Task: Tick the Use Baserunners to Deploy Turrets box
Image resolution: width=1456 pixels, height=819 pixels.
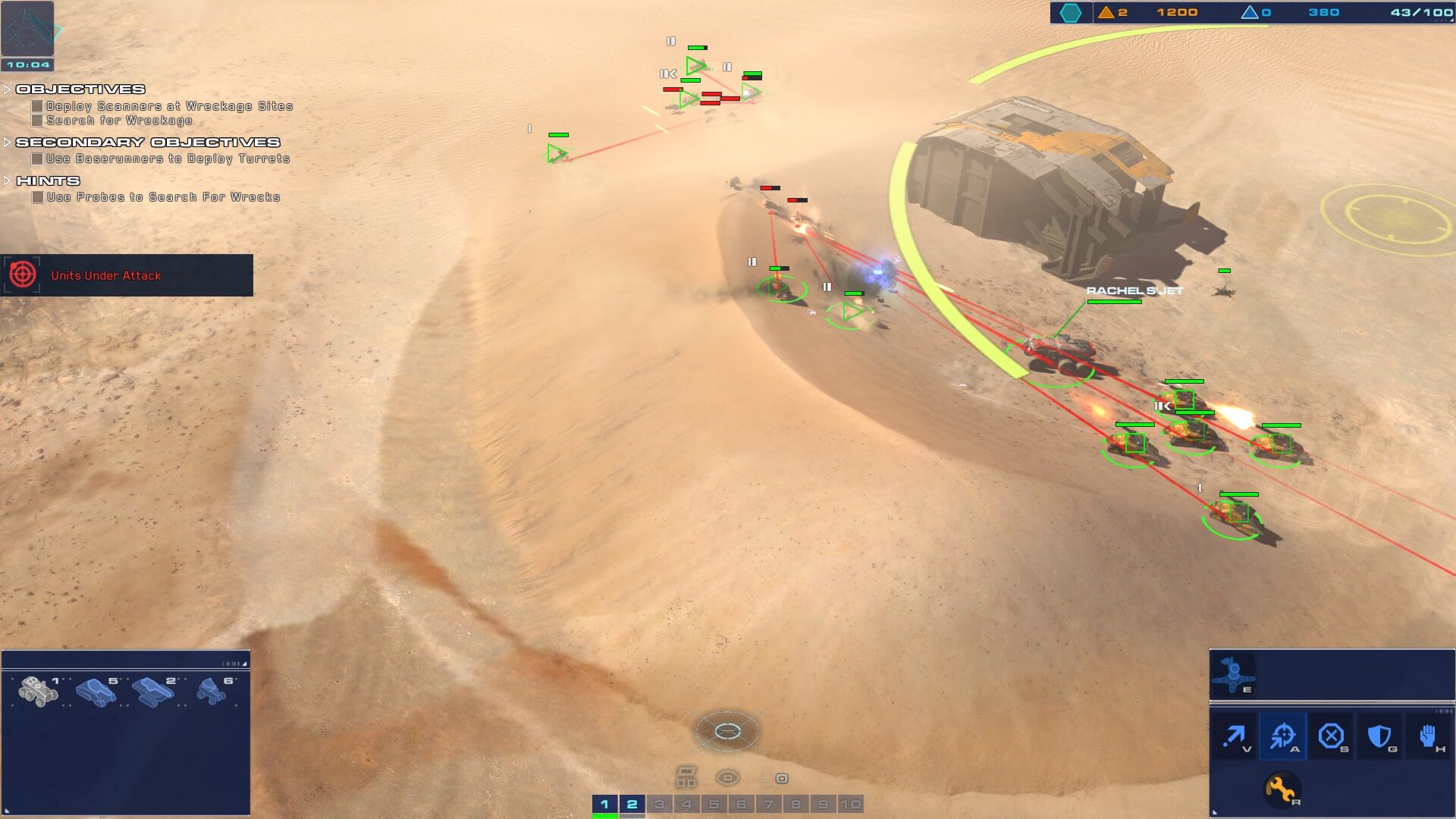Action: (x=36, y=158)
